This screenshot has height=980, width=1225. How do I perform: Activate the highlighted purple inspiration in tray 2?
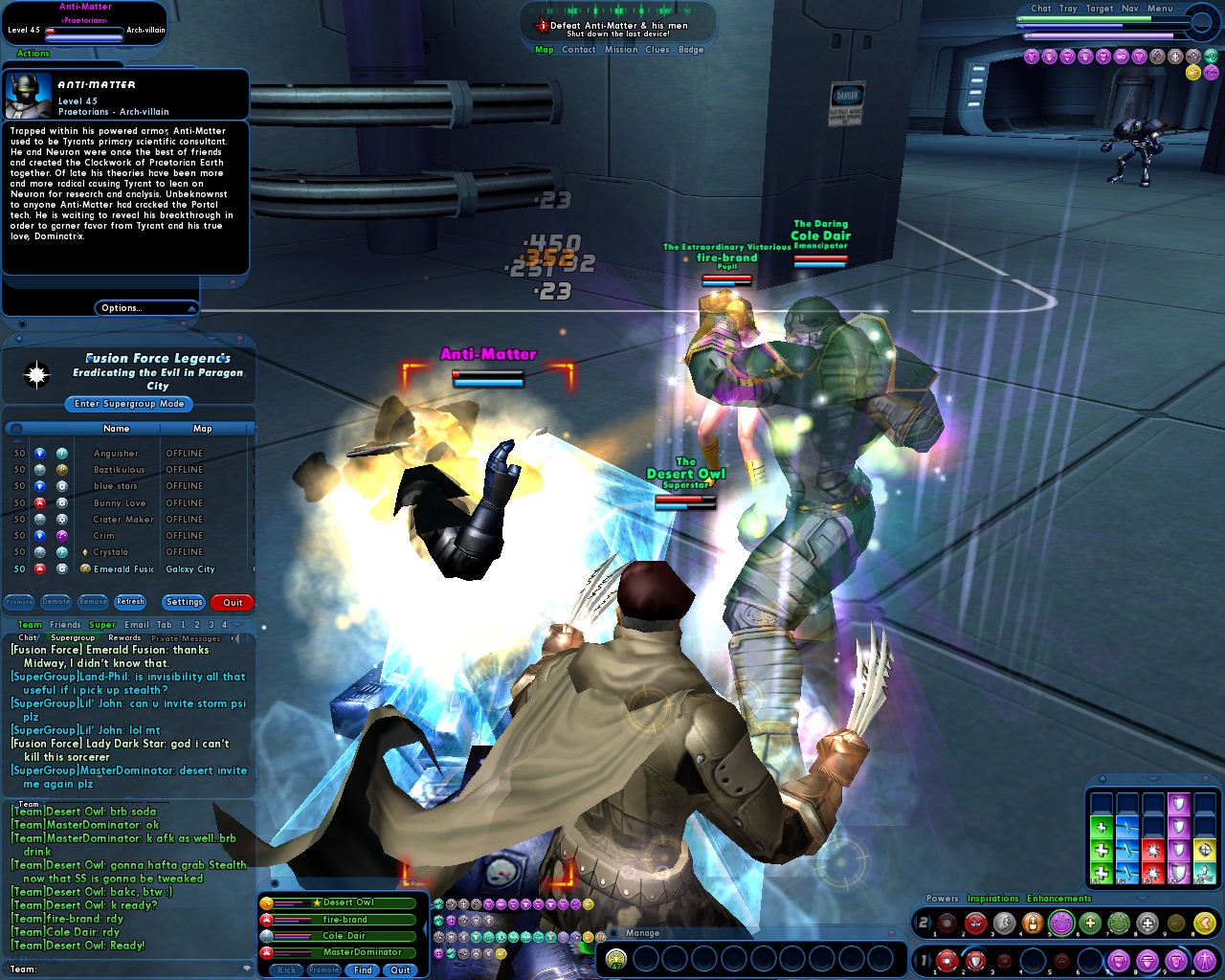tap(1061, 923)
